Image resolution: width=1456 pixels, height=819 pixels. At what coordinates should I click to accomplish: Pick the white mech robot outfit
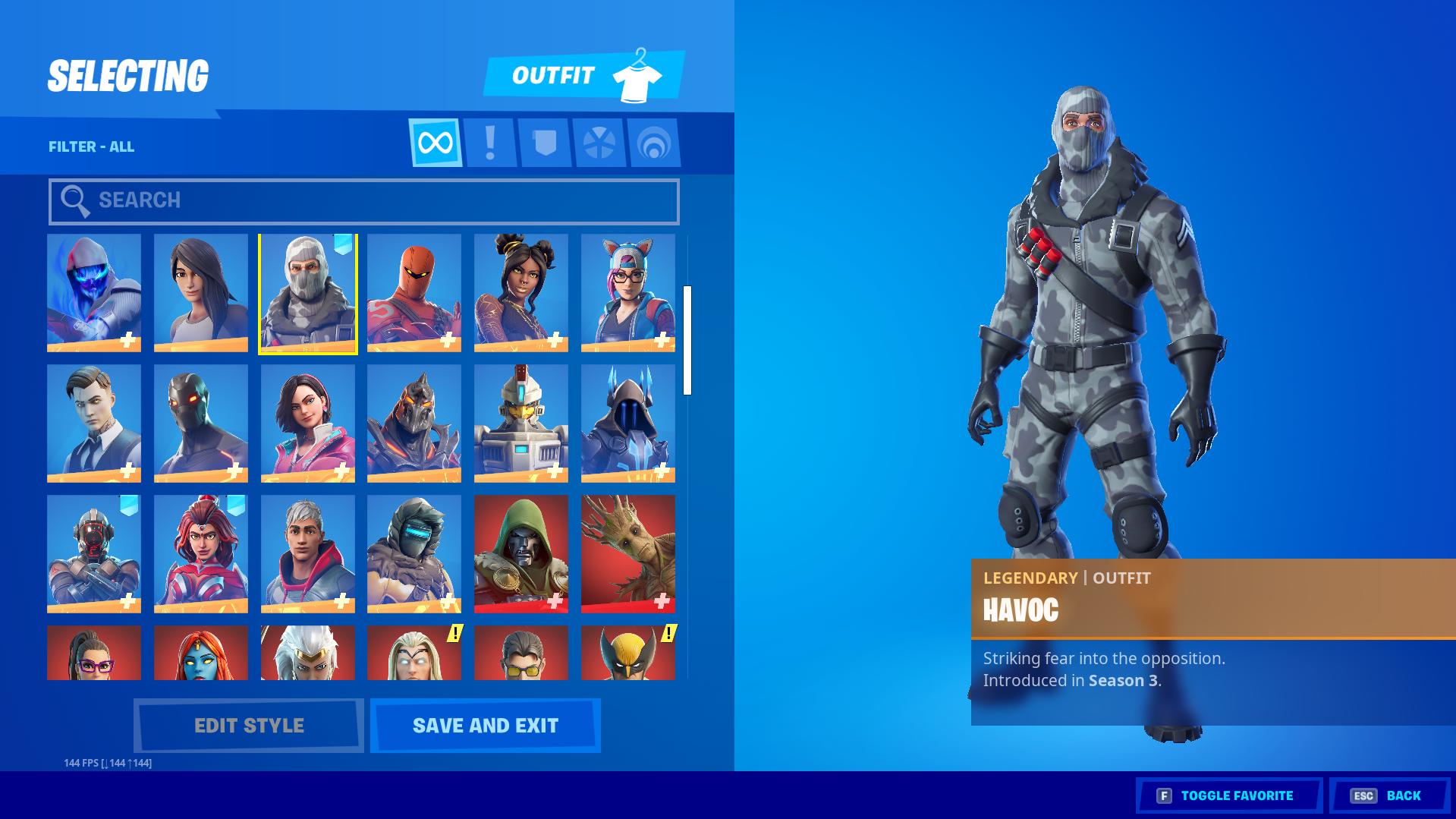[520, 423]
